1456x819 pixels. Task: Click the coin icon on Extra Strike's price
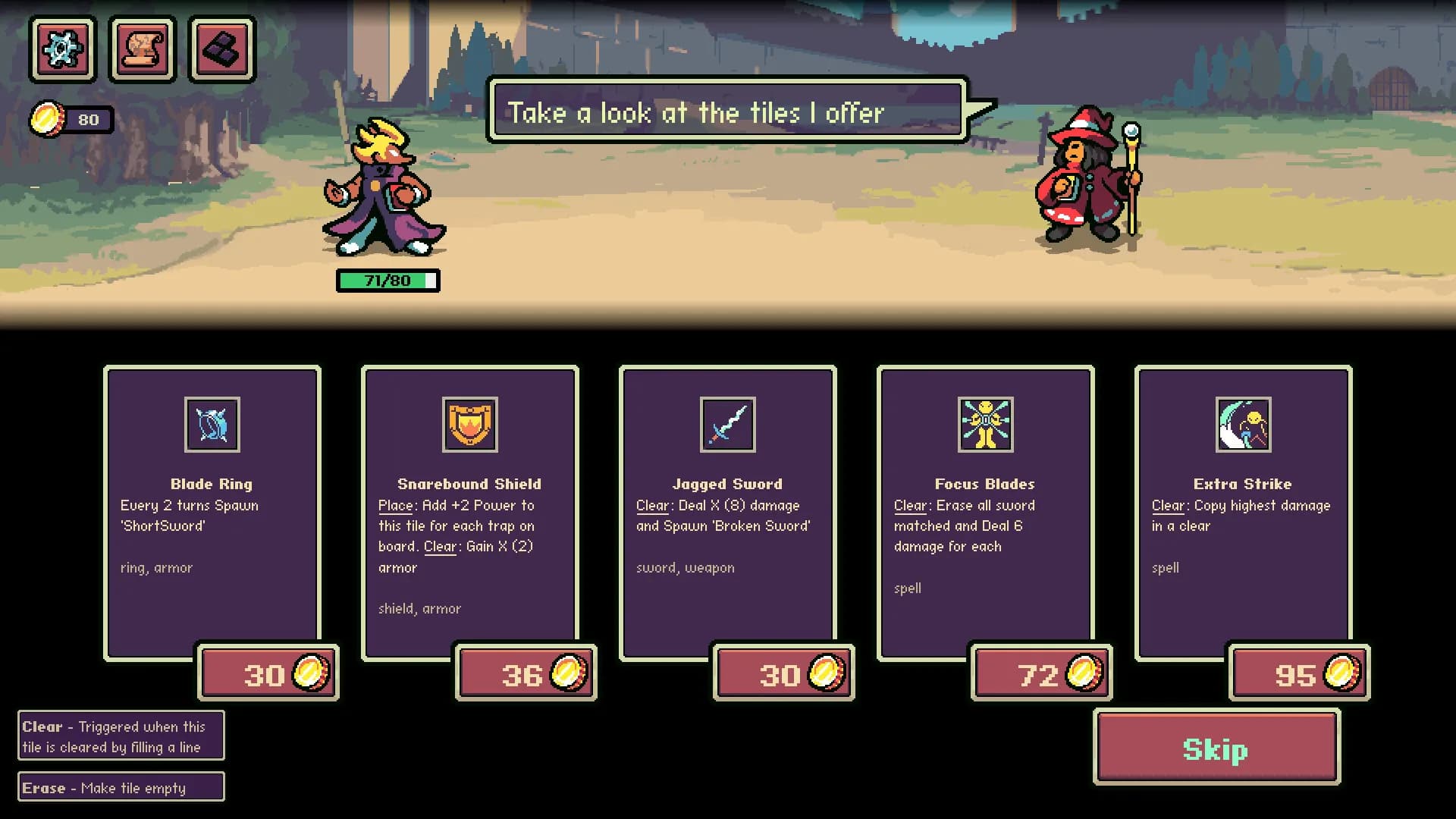(x=1339, y=673)
